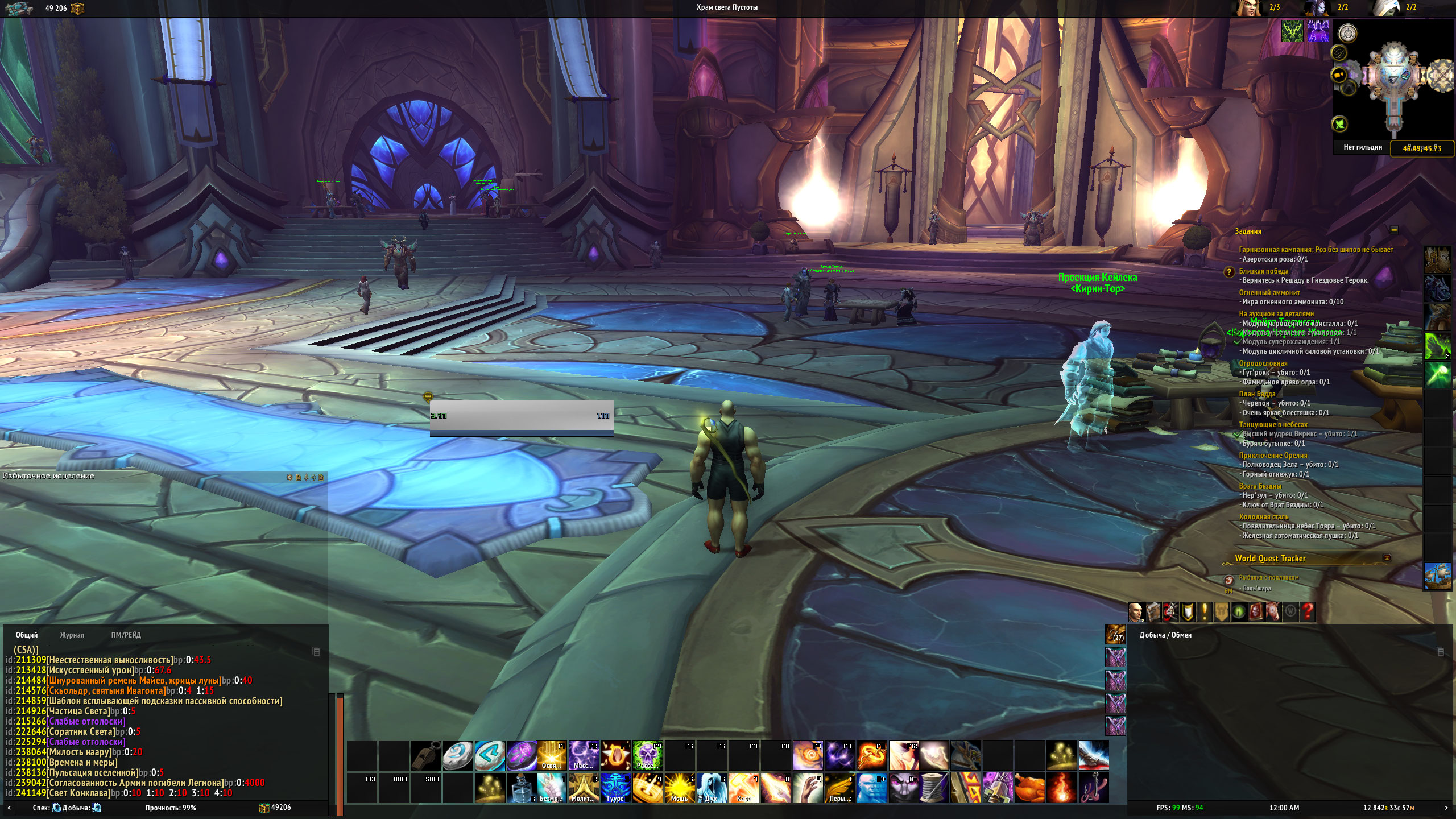
Task: Click the green leaf minimap button
Action: point(1340,123)
